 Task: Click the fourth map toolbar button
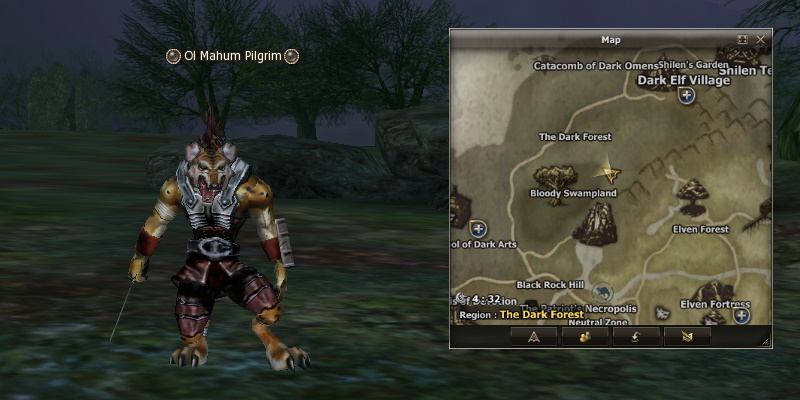click(687, 337)
